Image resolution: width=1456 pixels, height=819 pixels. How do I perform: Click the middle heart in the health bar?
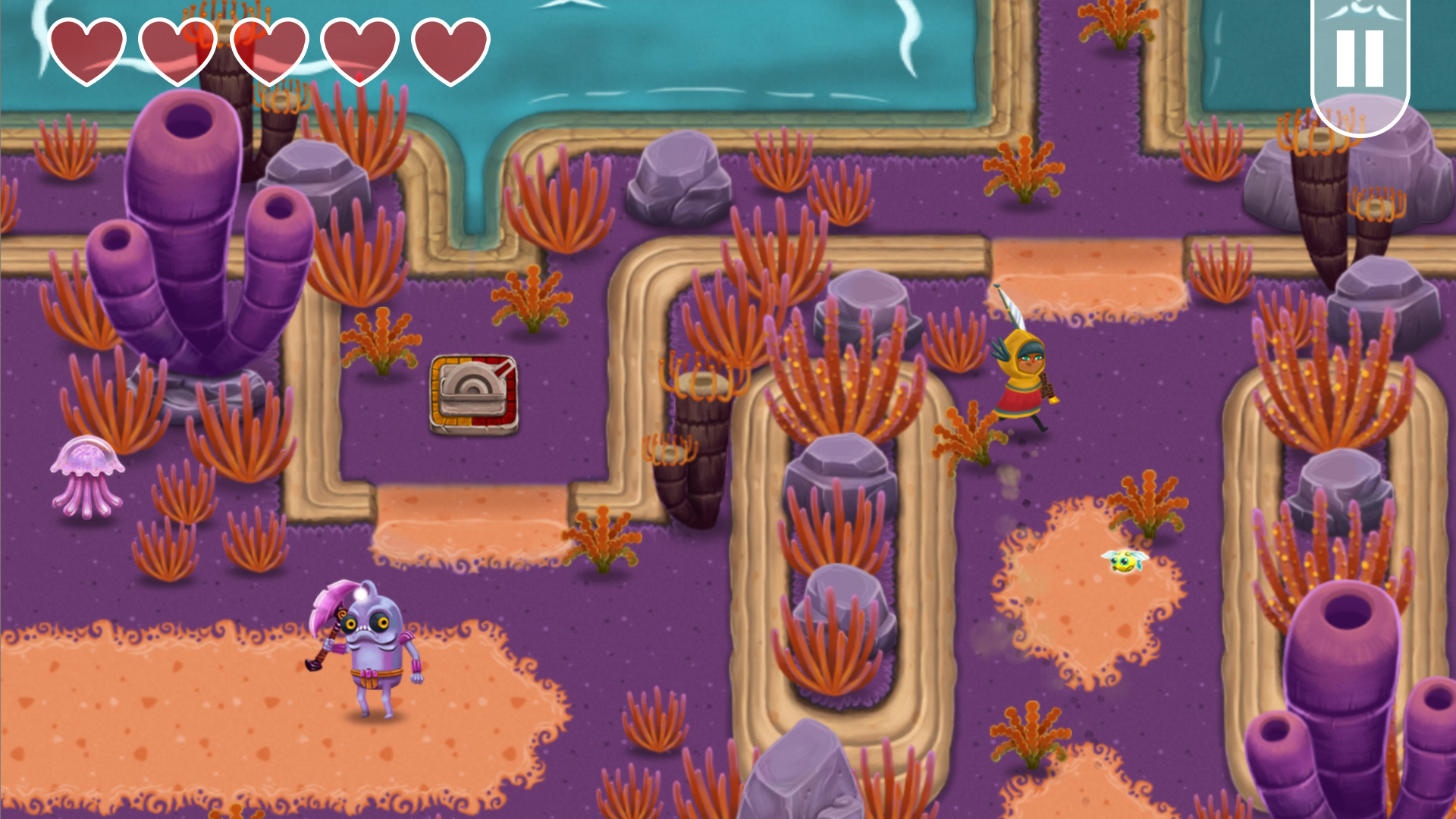269,49
